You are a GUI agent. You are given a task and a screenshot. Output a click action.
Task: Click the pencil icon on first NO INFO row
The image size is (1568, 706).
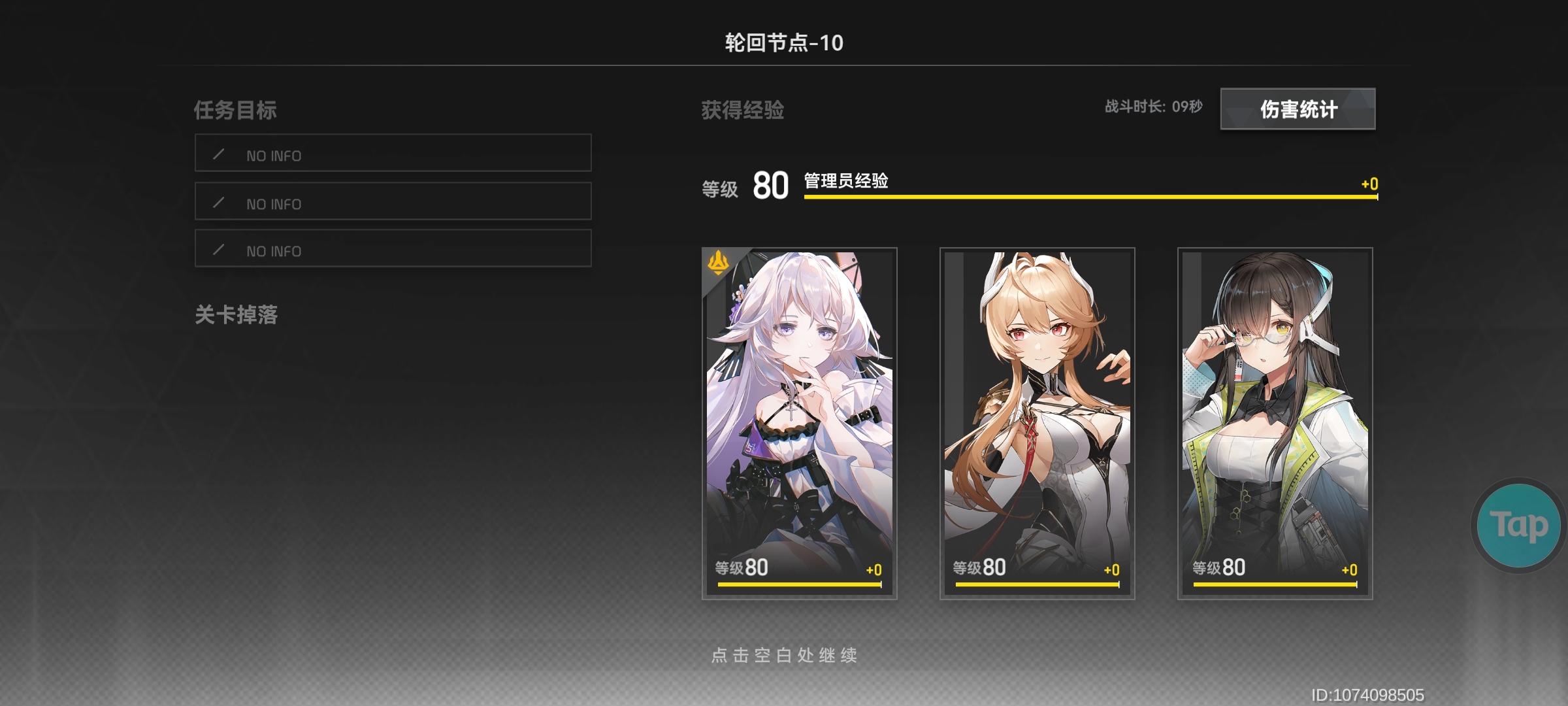click(218, 155)
